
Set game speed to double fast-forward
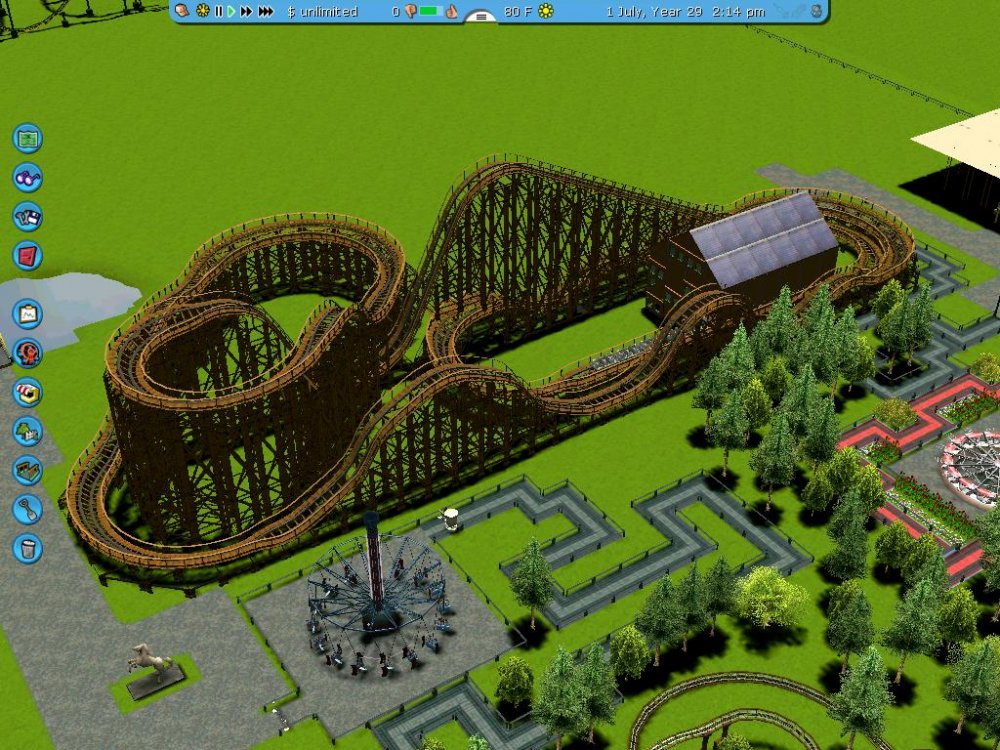(246, 11)
